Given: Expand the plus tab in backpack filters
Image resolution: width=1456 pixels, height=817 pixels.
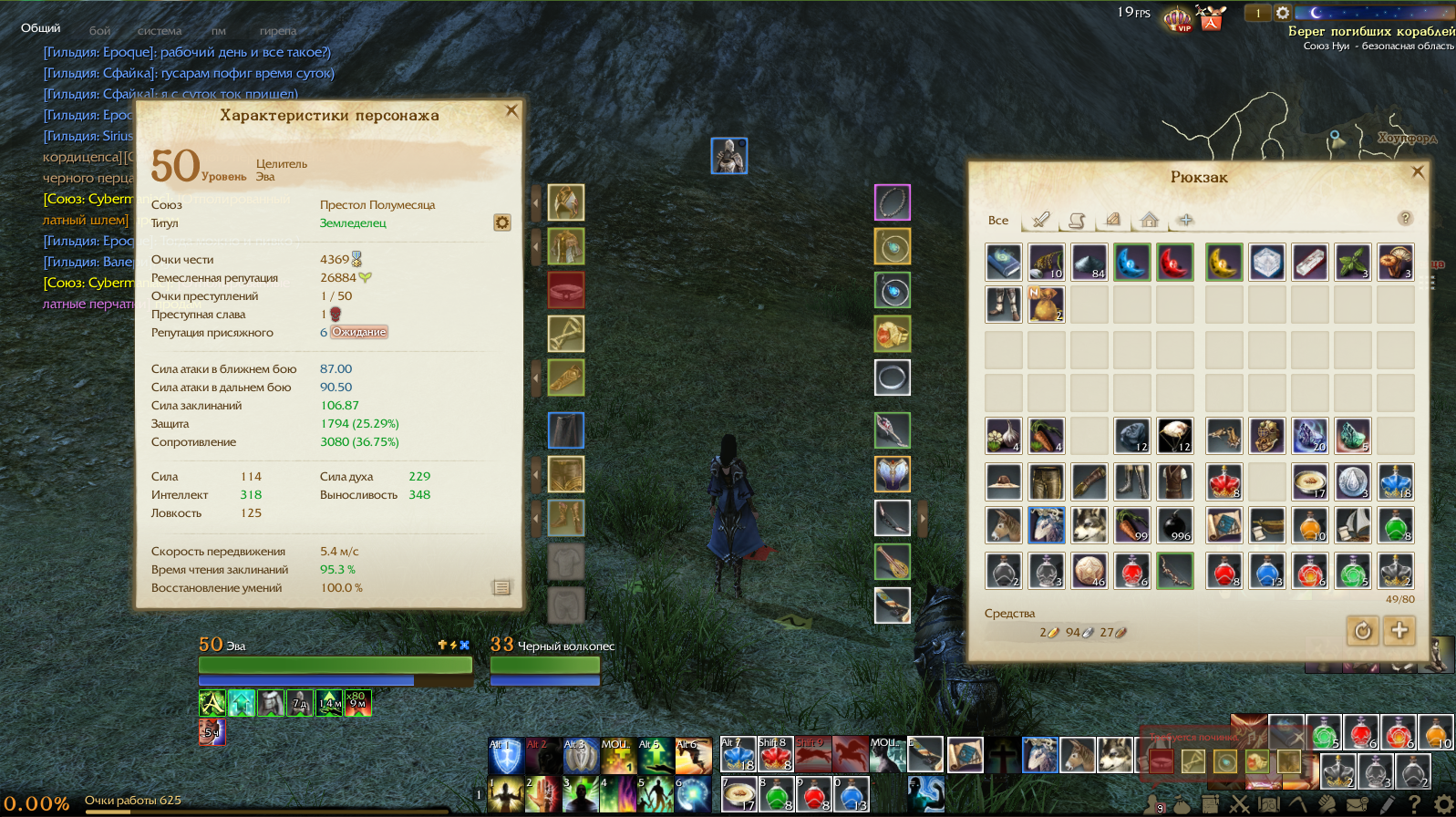Looking at the screenshot, I should point(1183,221).
